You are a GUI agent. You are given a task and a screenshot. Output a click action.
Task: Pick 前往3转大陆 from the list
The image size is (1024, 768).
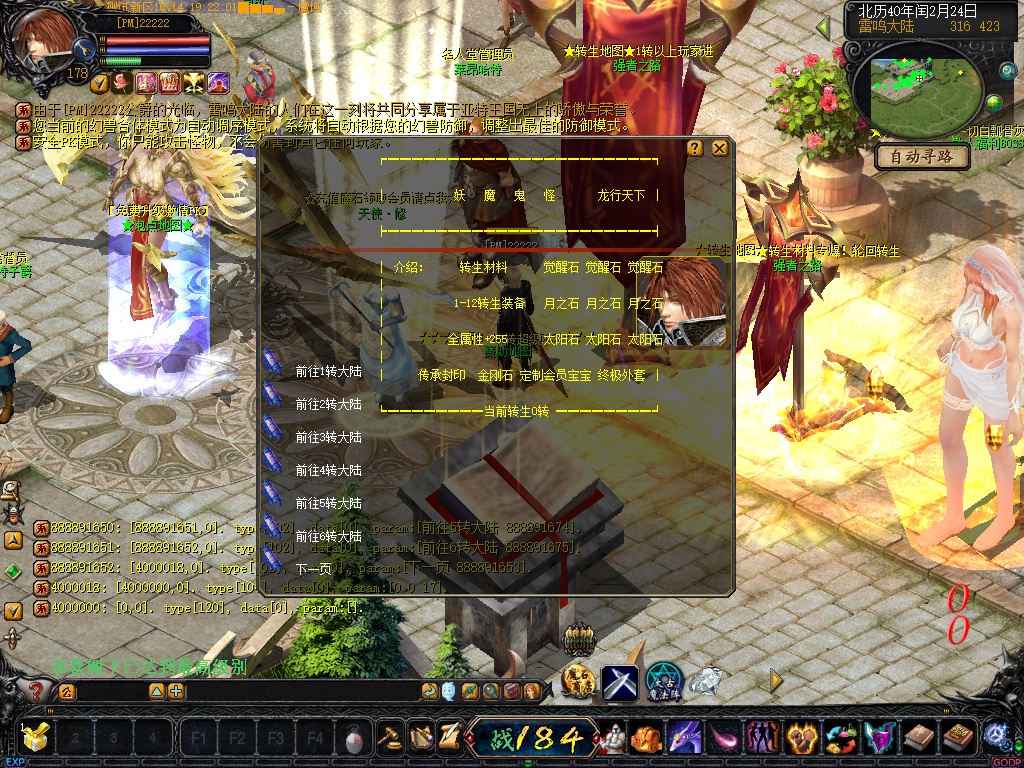pyautogui.click(x=328, y=437)
